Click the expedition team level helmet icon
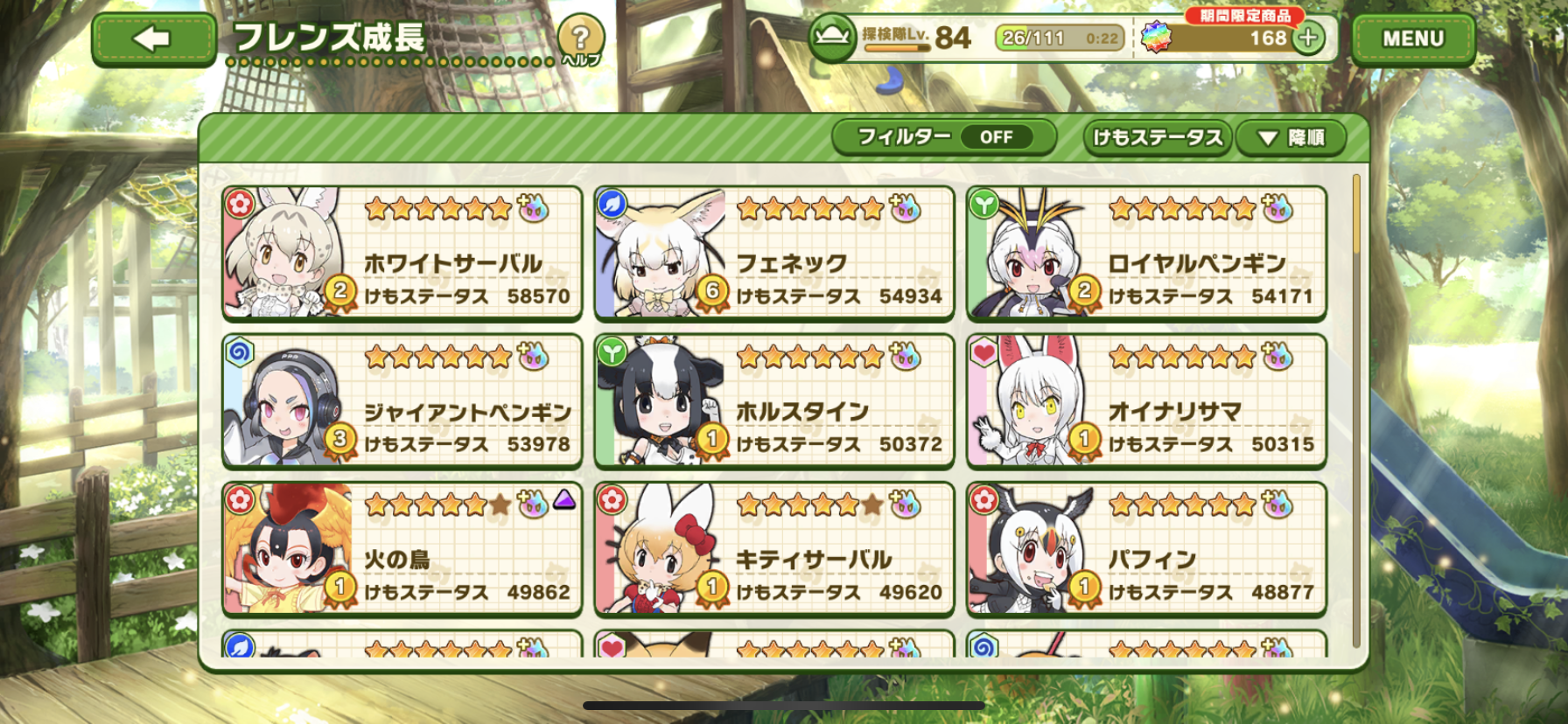This screenshot has width=1568, height=724. tap(832, 38)
